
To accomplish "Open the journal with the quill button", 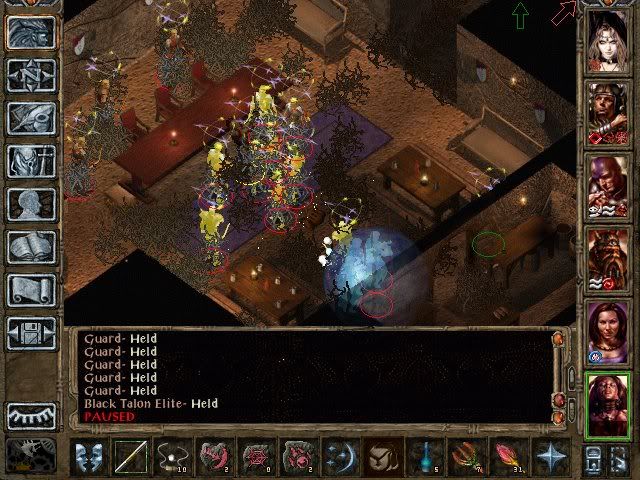I will (x=31, y=118).
